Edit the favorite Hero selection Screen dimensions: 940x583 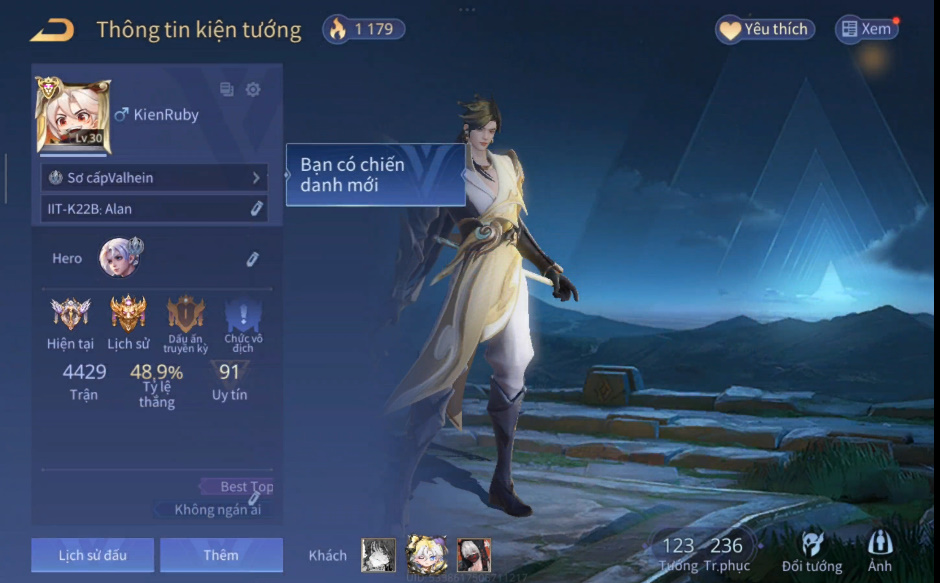click(253, 259)
